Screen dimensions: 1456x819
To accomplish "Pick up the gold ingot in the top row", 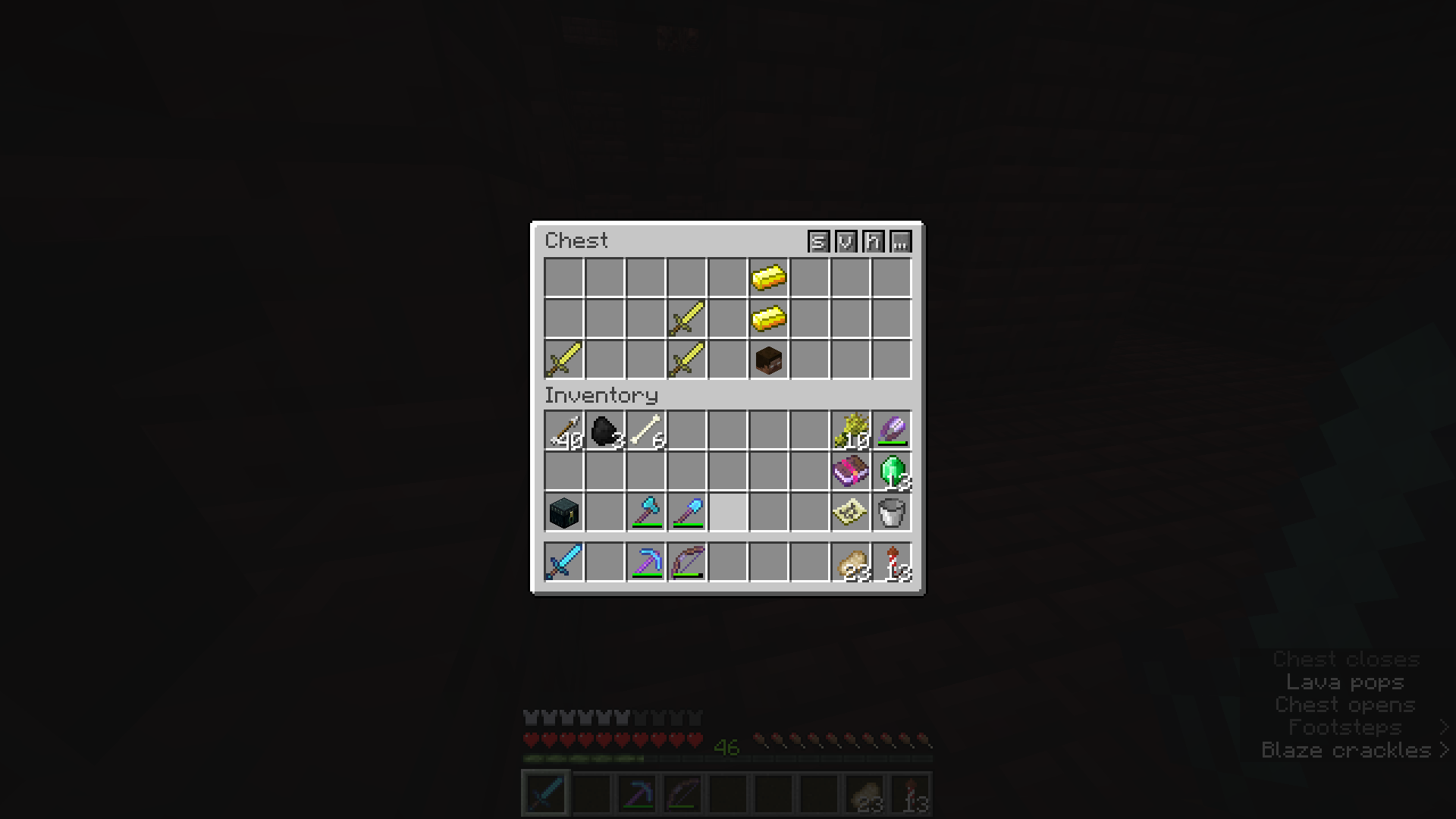I will pos(768,278).
